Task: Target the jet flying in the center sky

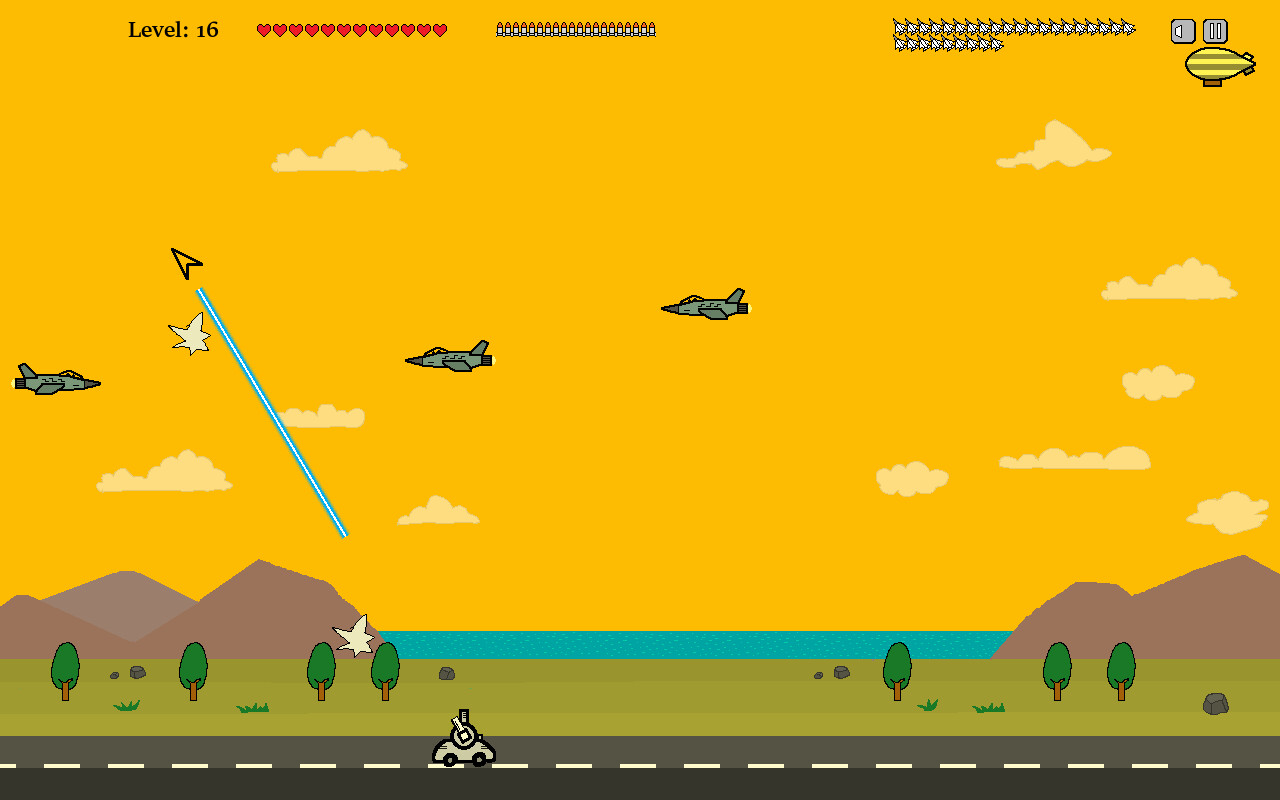Action: [x=704, y=305]
